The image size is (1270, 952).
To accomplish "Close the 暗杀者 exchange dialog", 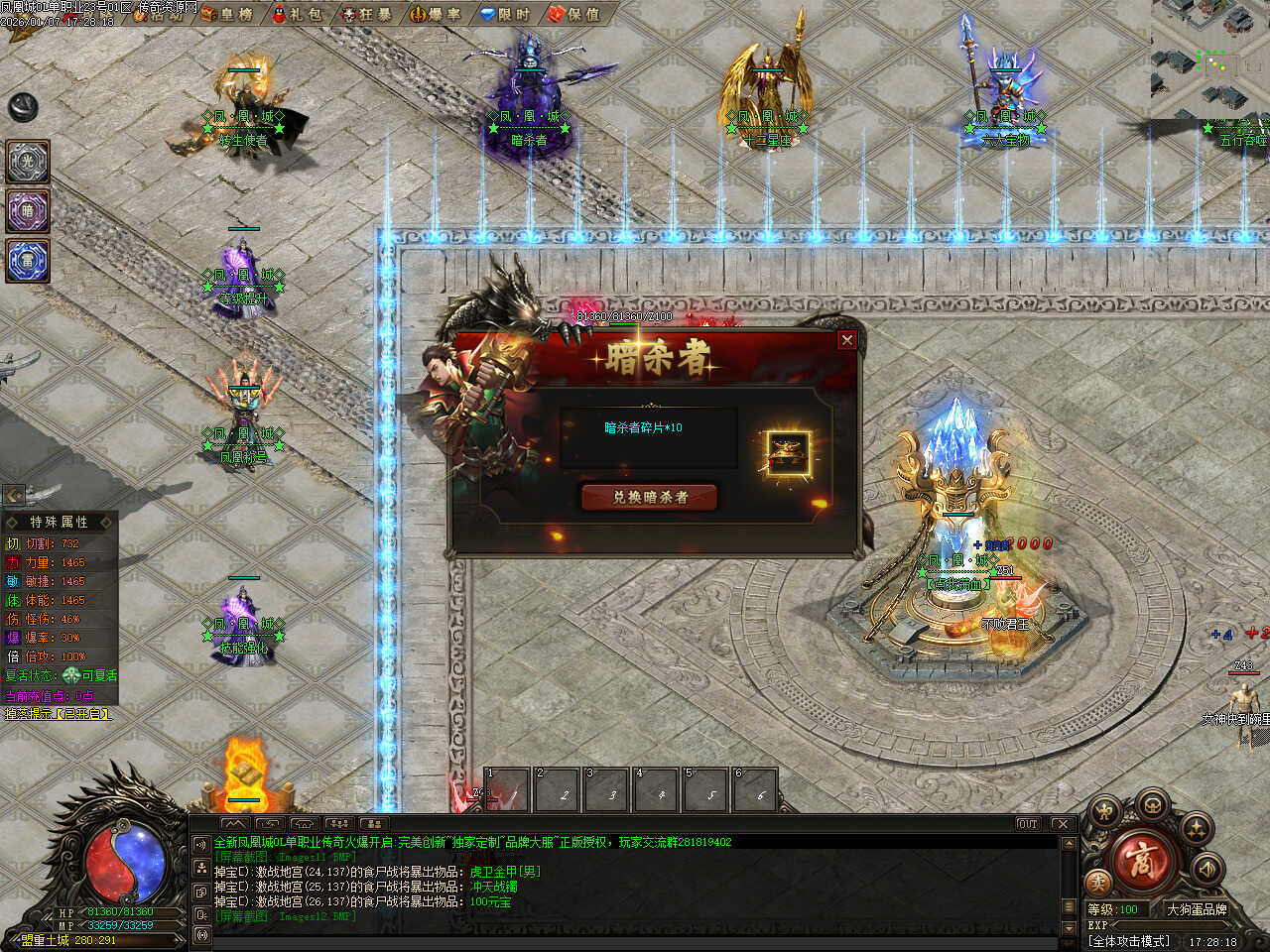I will pyautogui.click(x=846, y=340).
